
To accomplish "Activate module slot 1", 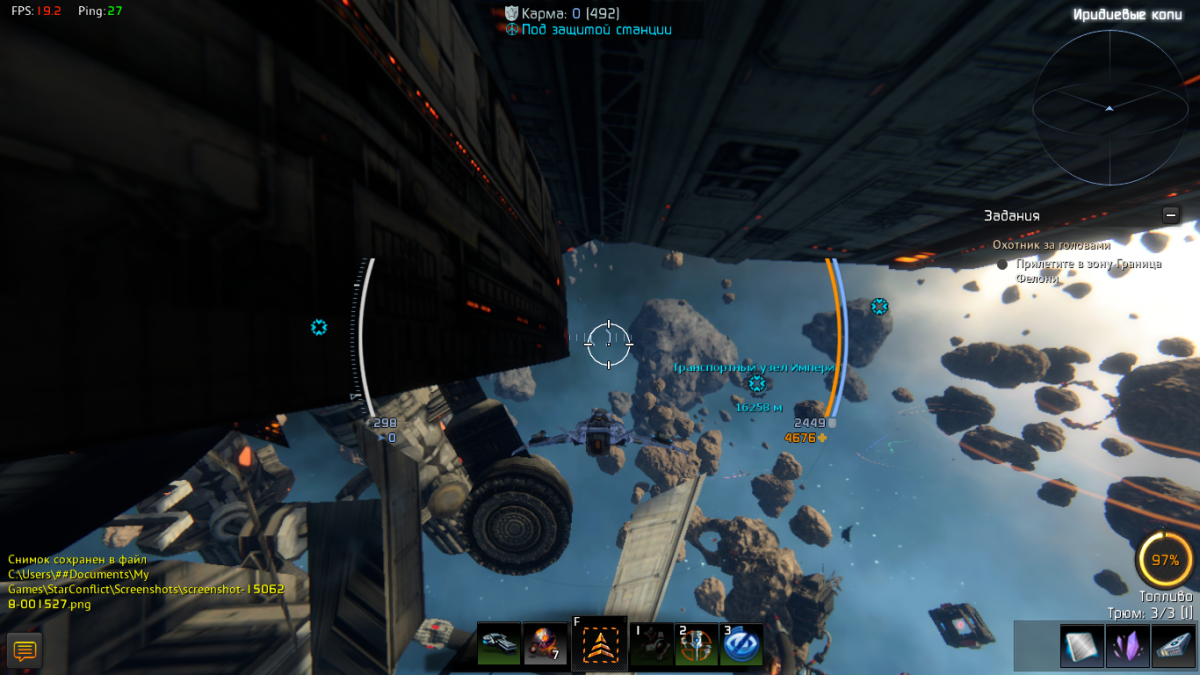I will pyautogui.click(x=653, y=645).
